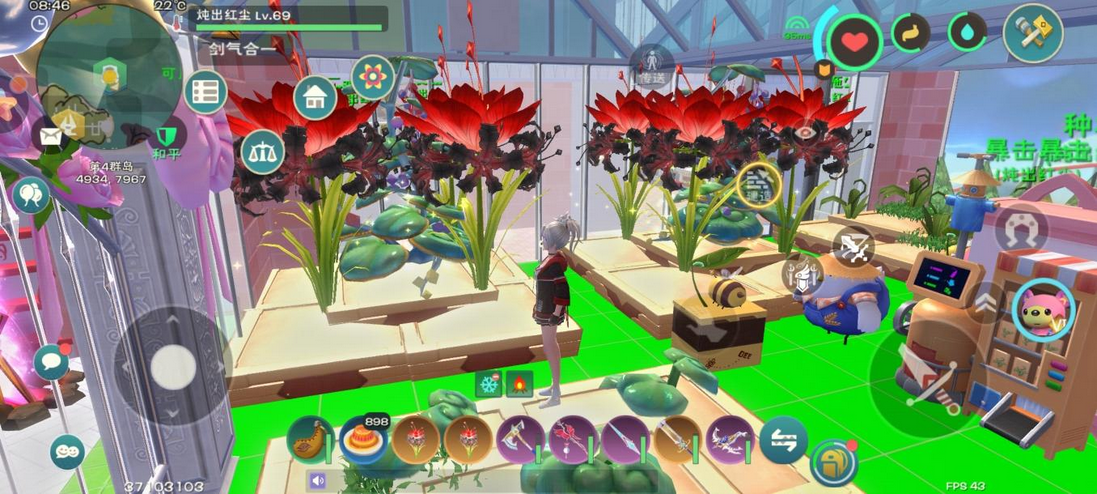Open the list menu button
1097x494 pixels.
coord(206,93)
